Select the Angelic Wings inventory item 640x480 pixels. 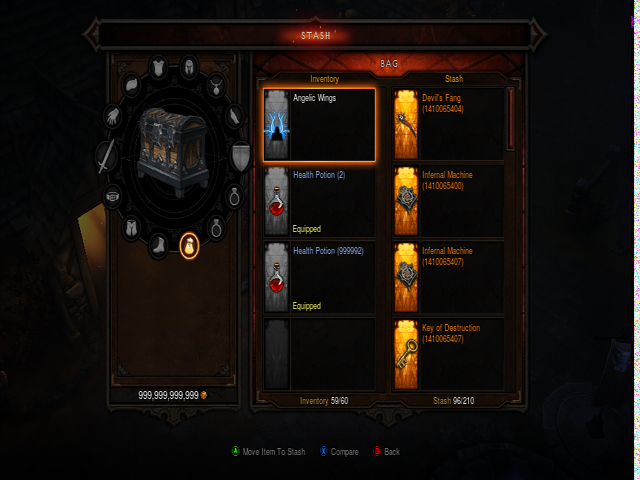(x=320, y=125)
